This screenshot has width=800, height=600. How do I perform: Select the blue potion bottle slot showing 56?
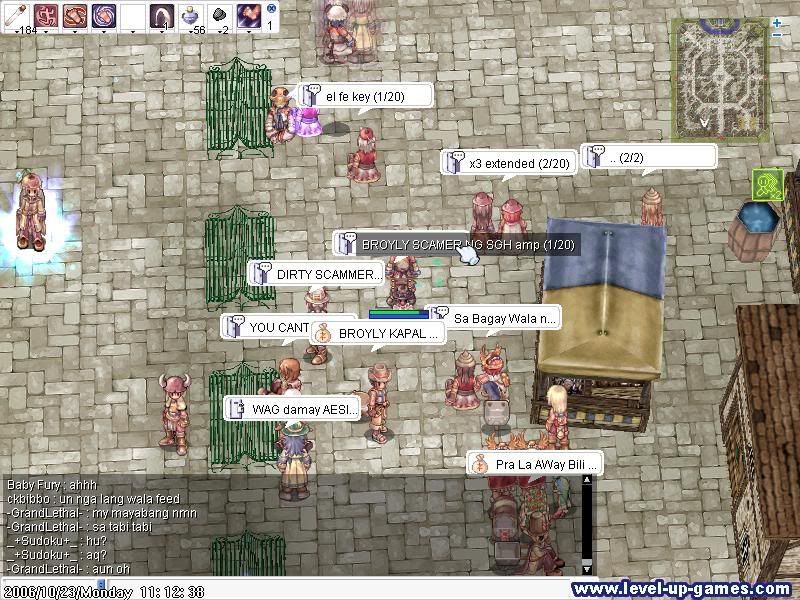pyautogui.click(x=191, y=16)
